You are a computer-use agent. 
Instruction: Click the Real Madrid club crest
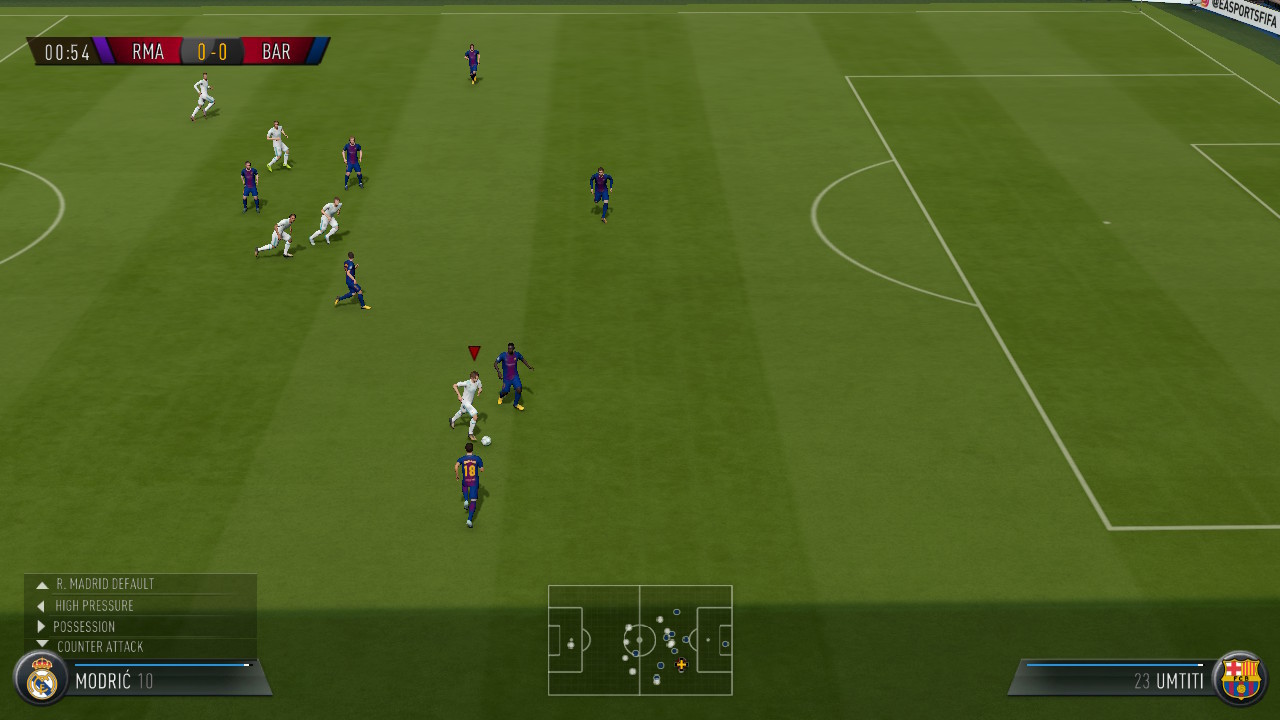tap(41, 679)
